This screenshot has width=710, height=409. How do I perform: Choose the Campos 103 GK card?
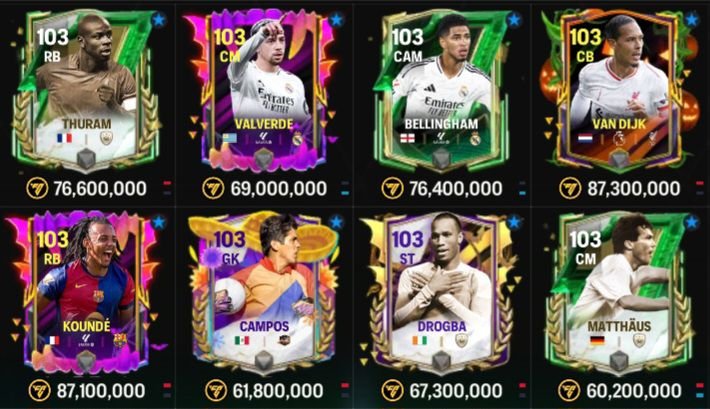click(266, 290)
